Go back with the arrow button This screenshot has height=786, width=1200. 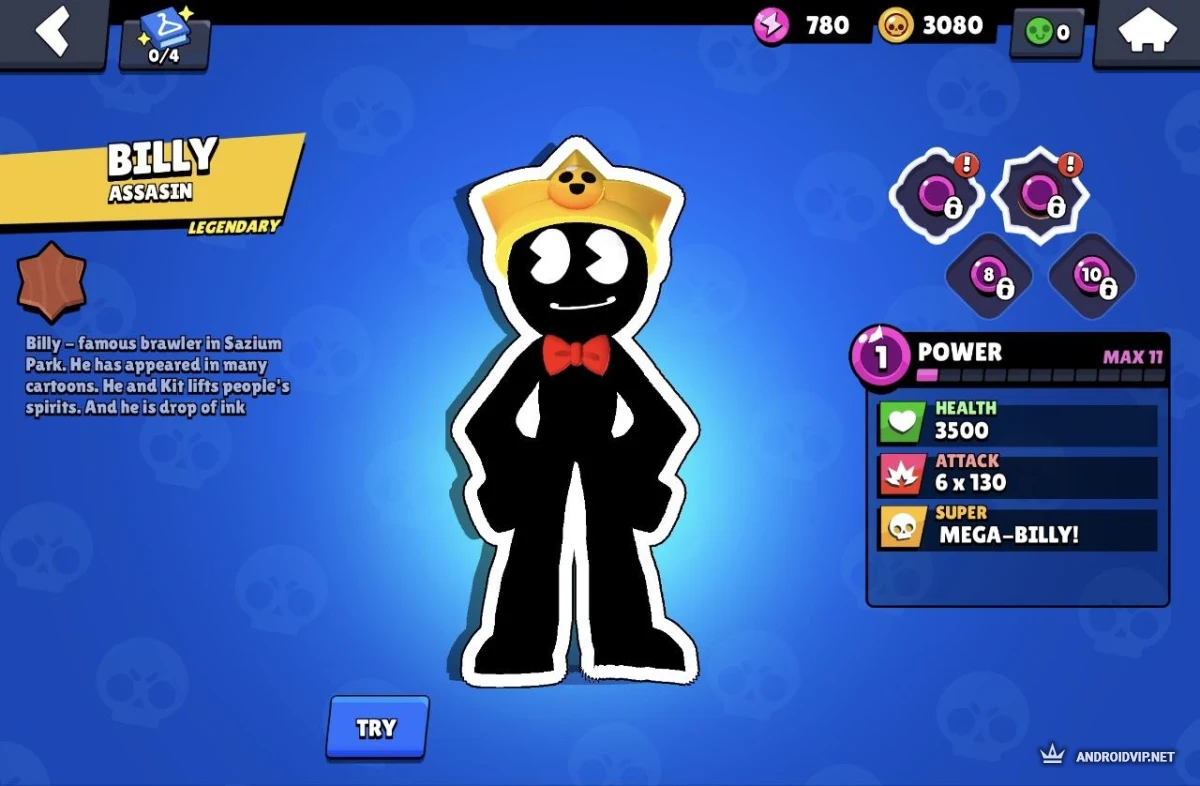coord(52,31)
